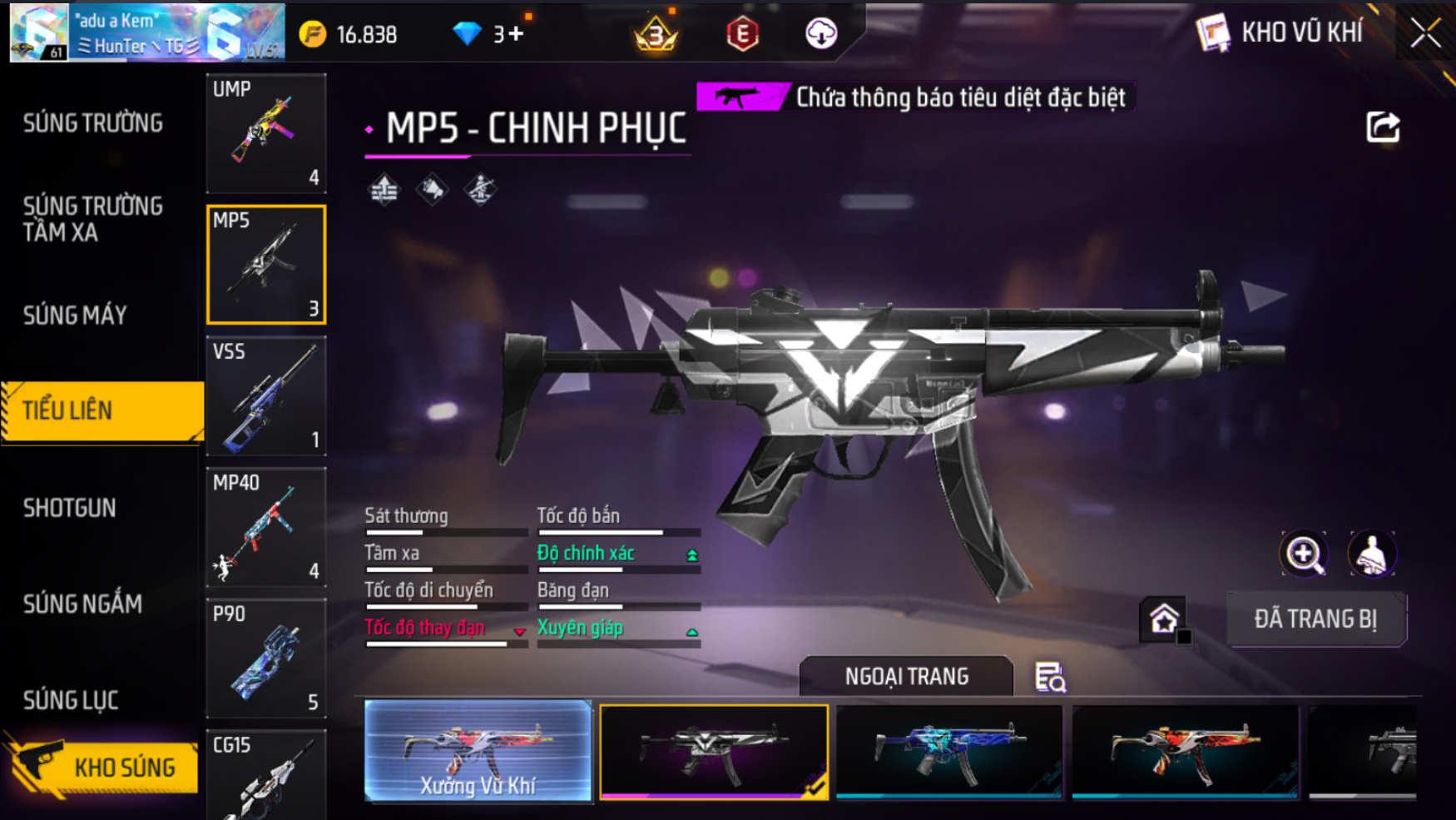The width and height of the screenshot is (1456, 820).
Task: Show the character preview icon
Action: tap(1371, 554)
